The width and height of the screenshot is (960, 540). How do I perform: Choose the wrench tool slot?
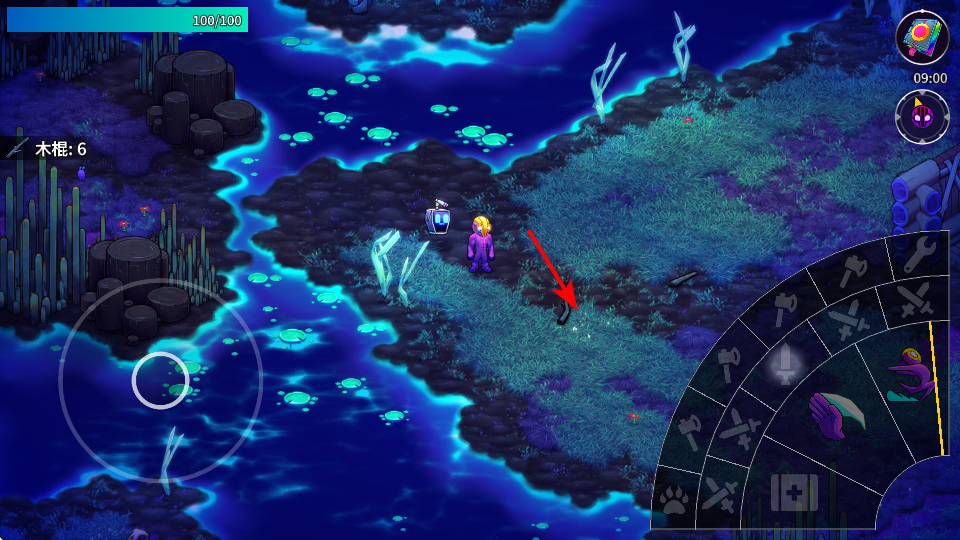[916, 254]
